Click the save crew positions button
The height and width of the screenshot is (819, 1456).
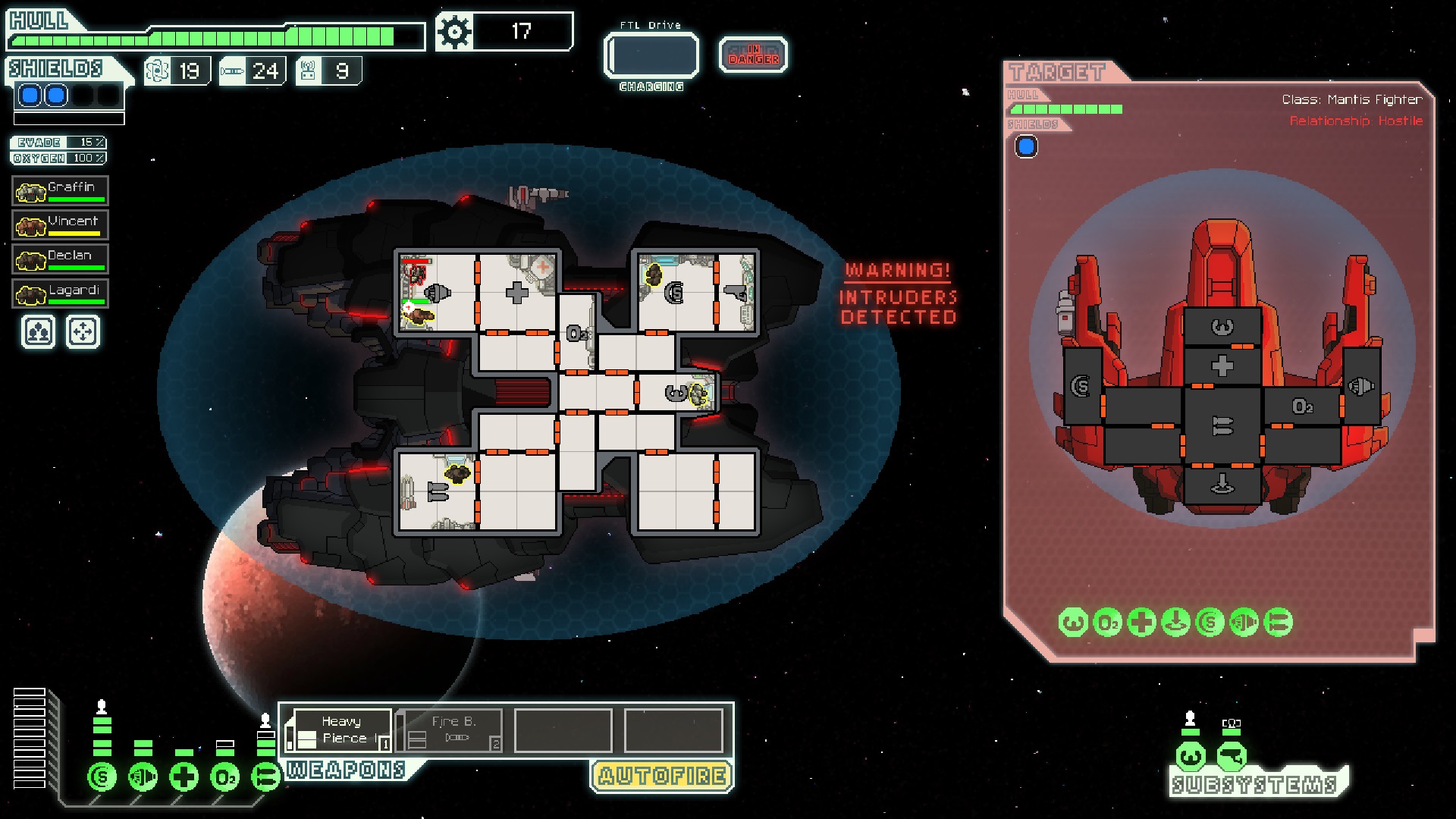(x=38, y=332)
